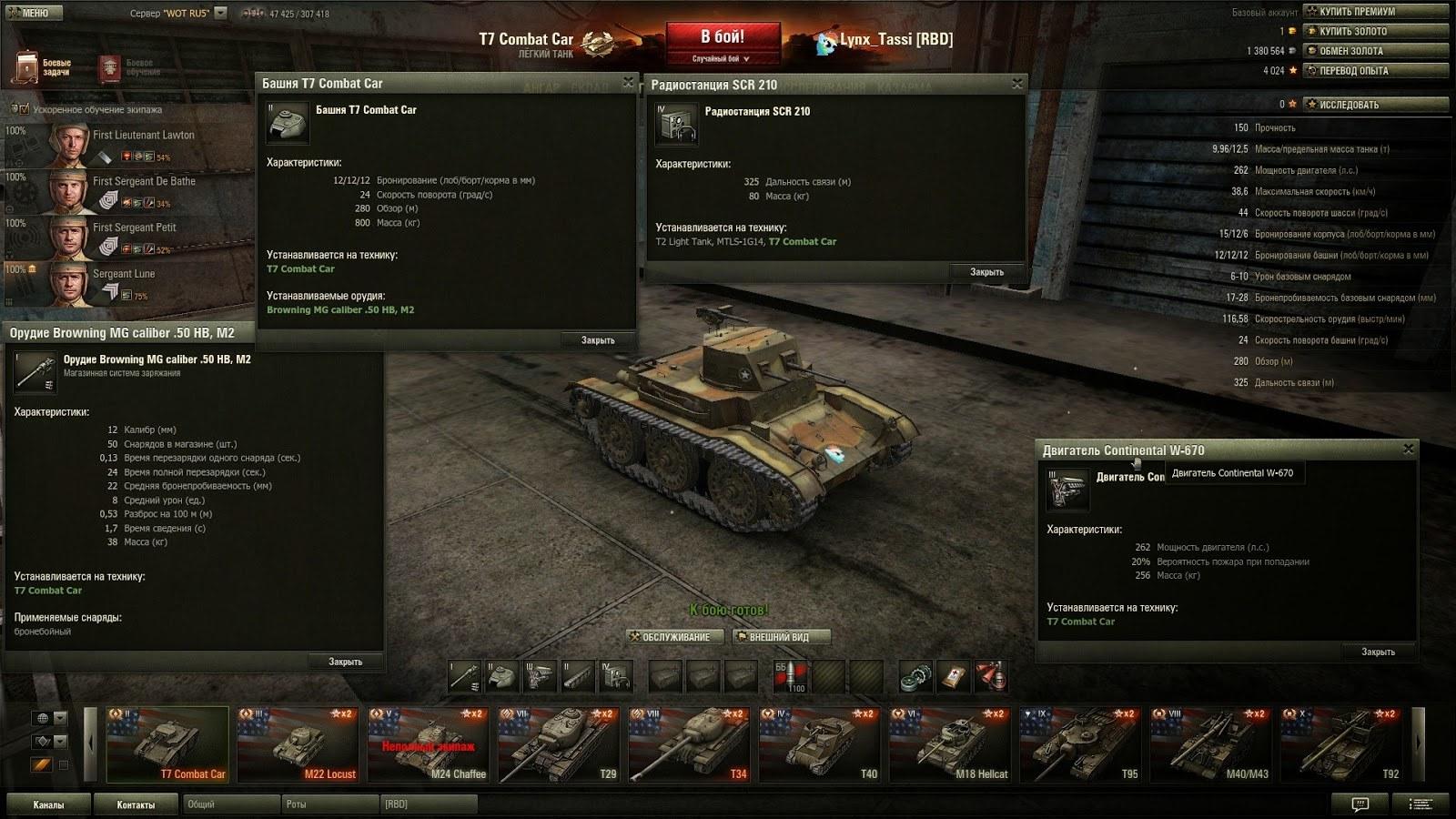The image size is (1456, 819).
Task: Select the M22 Locust tank in carousel
Action: (x=298, y=744)
